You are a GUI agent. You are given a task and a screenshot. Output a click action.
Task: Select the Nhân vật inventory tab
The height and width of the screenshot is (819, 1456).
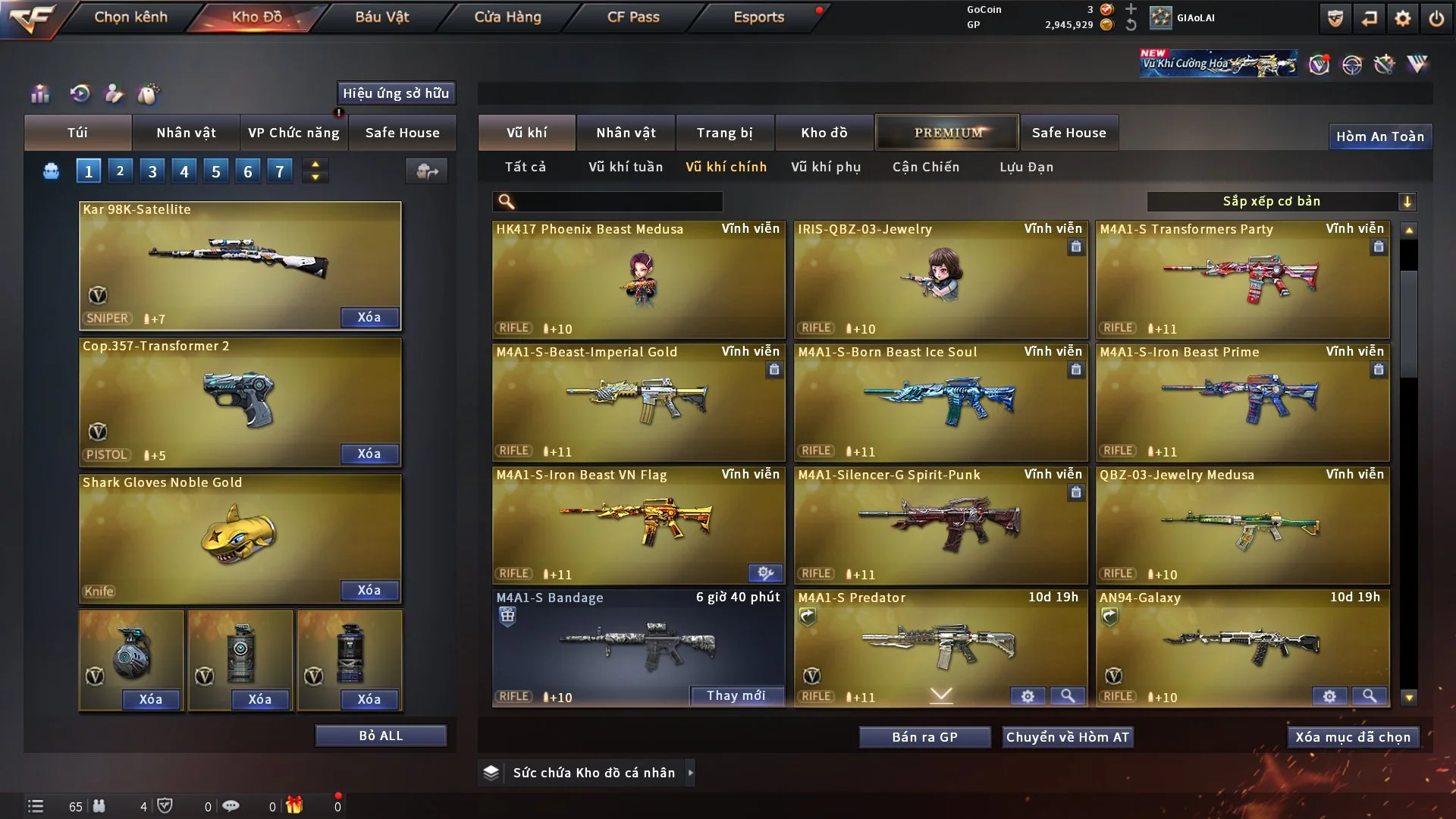[625, 133]
